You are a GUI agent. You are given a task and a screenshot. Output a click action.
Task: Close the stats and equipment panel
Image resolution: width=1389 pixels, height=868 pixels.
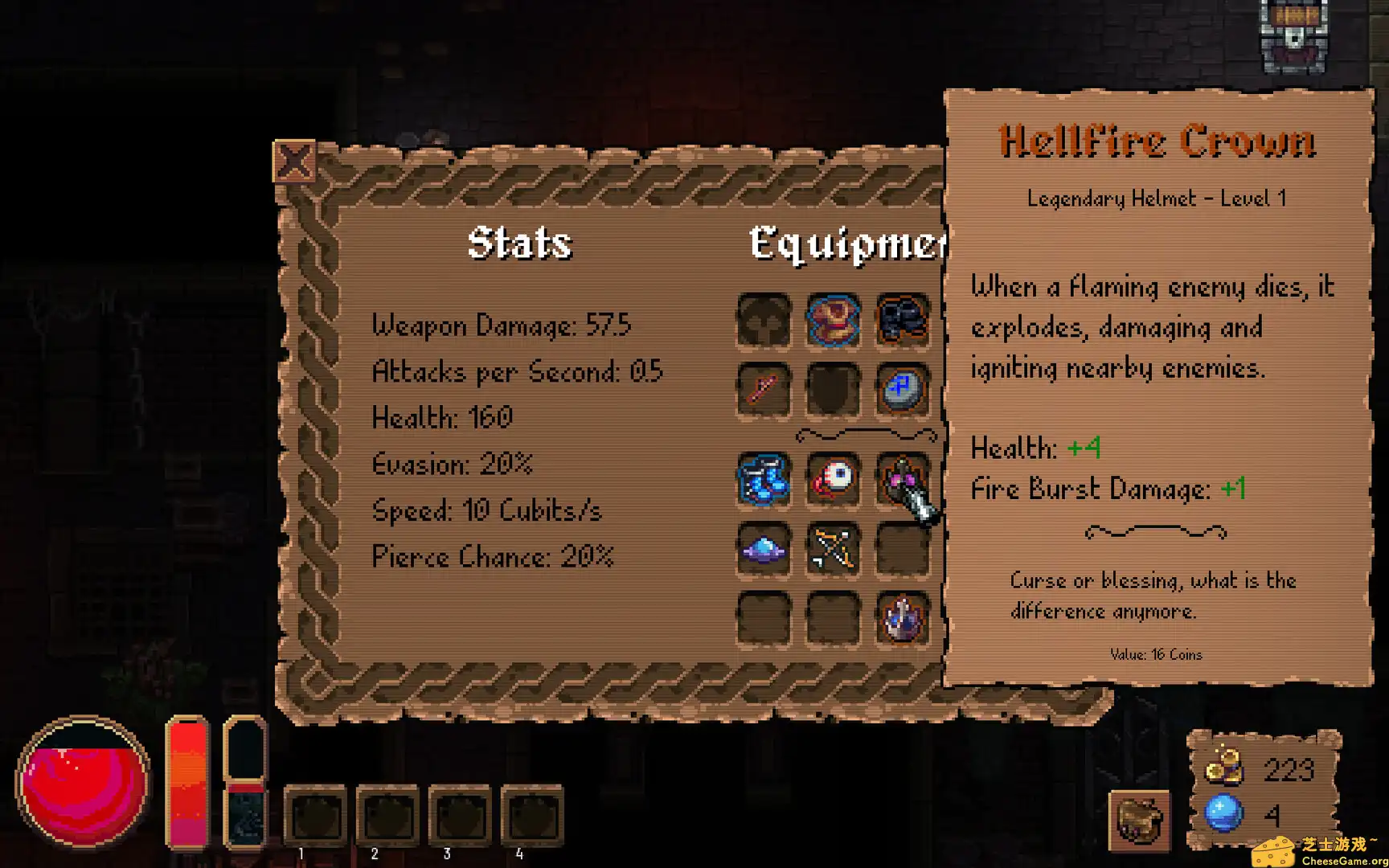point(294,162)
